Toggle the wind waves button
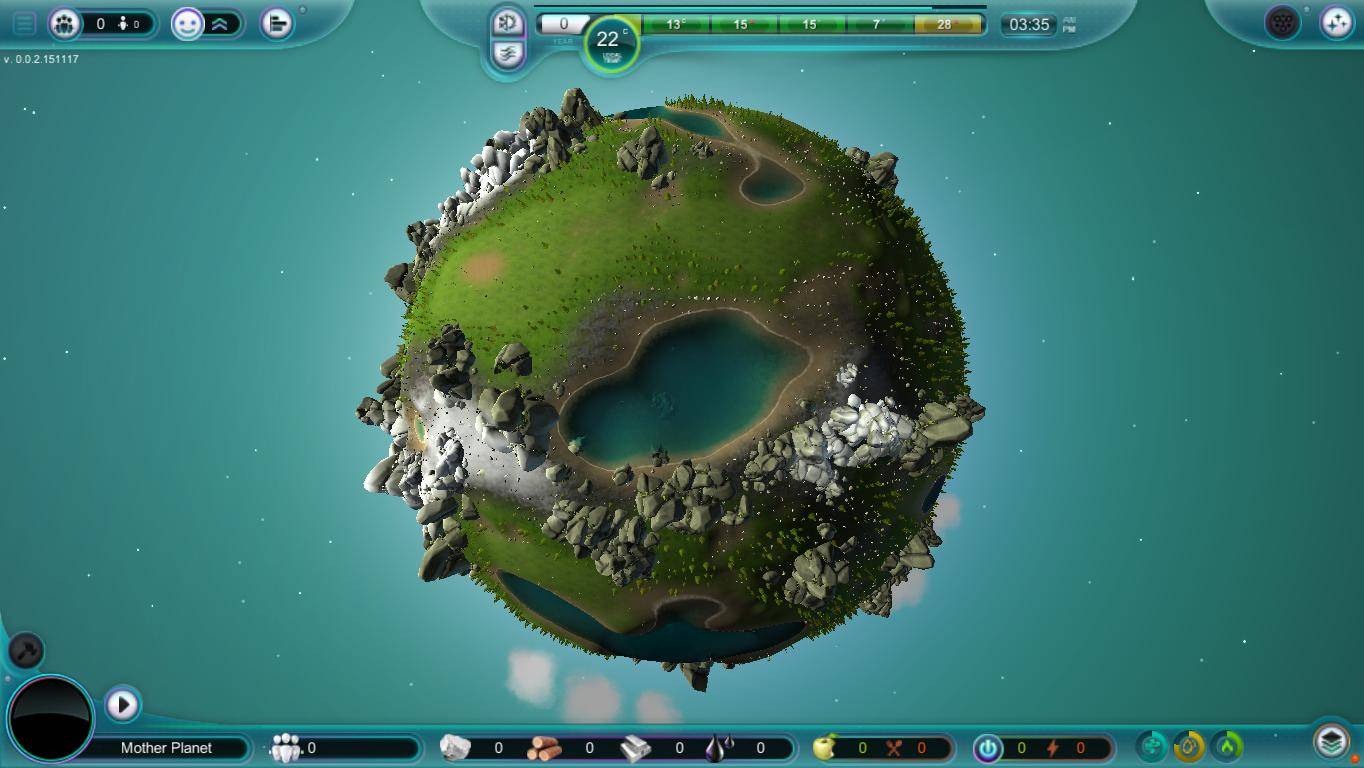1364x768 pixels. pos(508,53)
